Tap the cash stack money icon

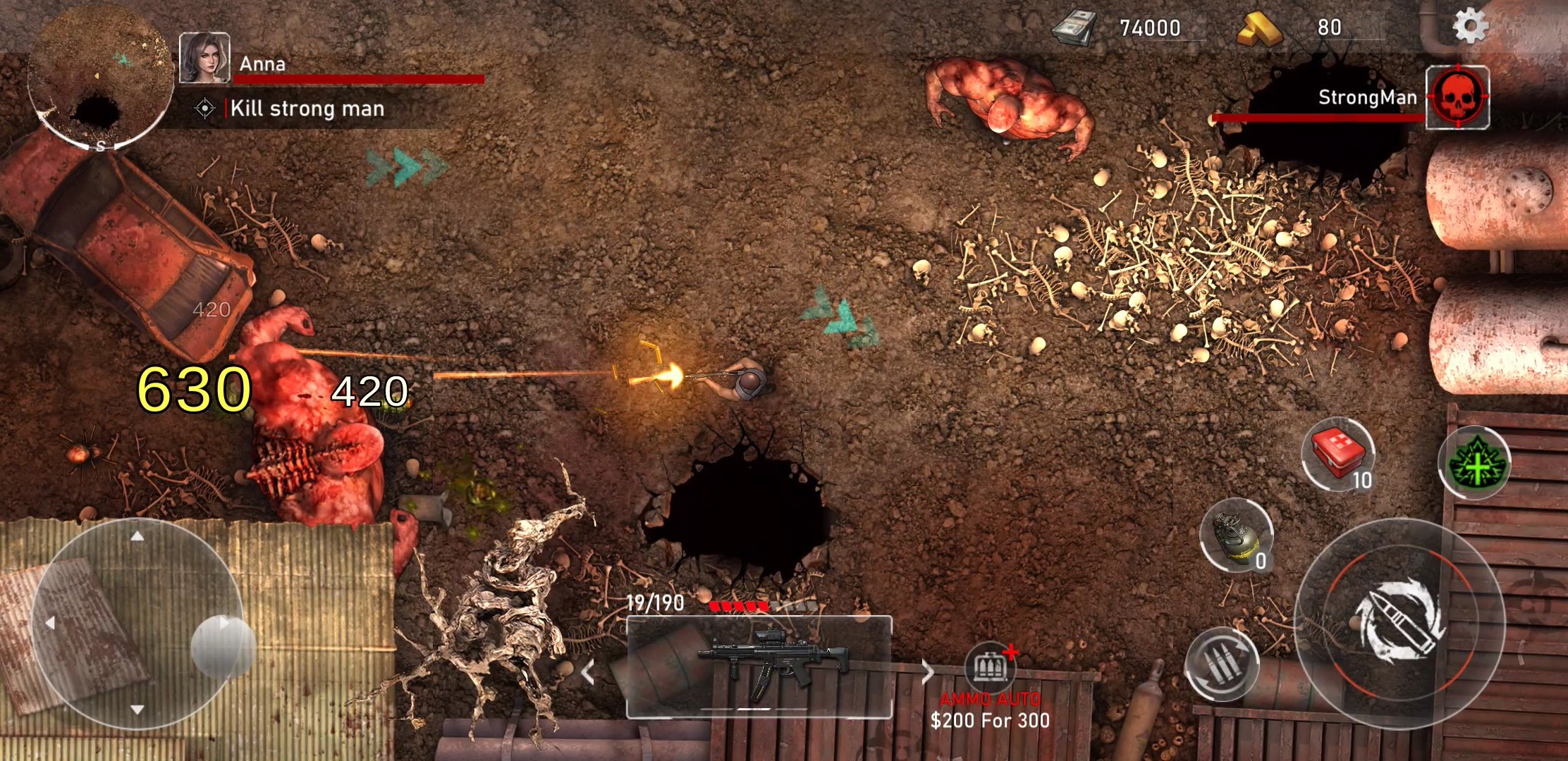click(x=1074, y=28)
